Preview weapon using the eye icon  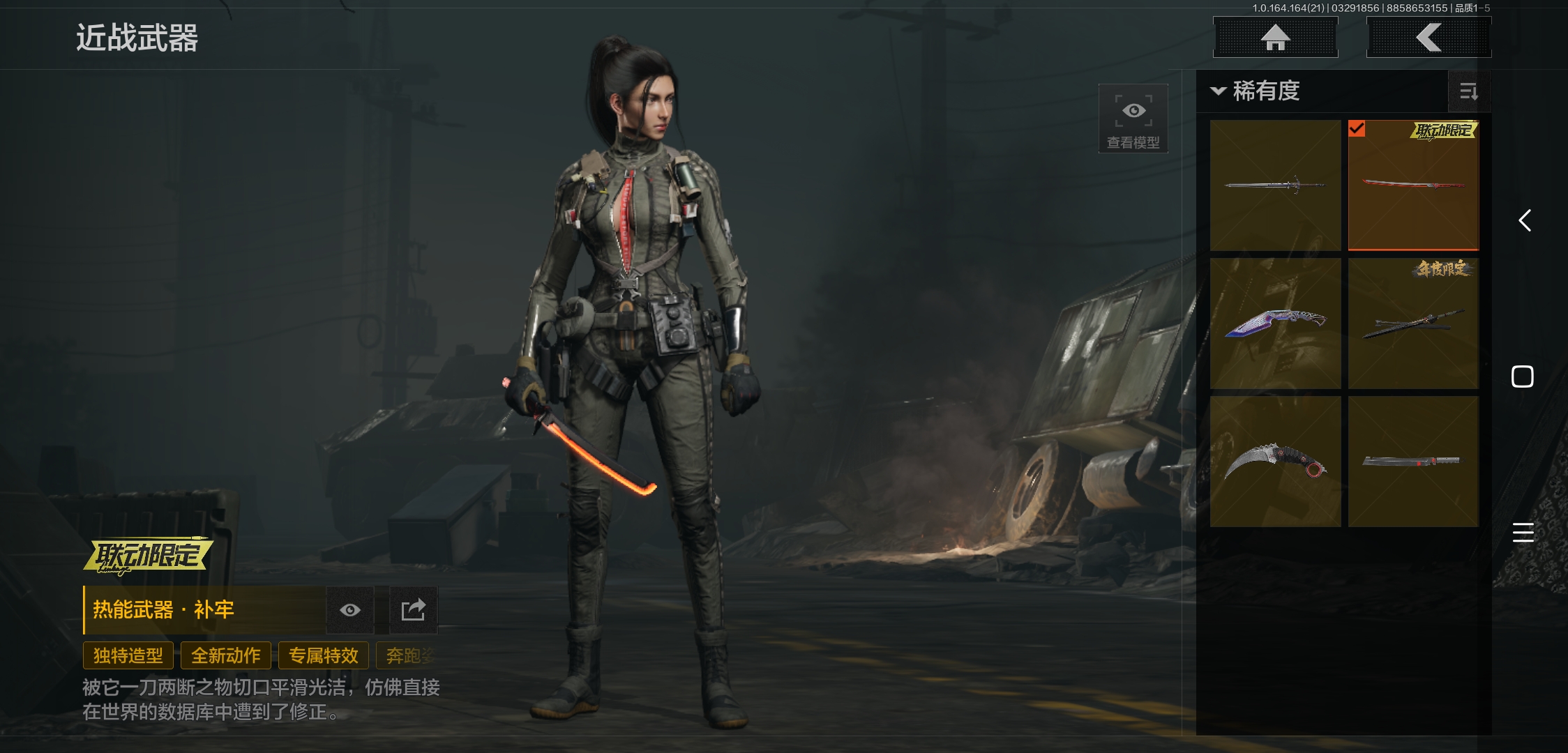tap(350, 610)
